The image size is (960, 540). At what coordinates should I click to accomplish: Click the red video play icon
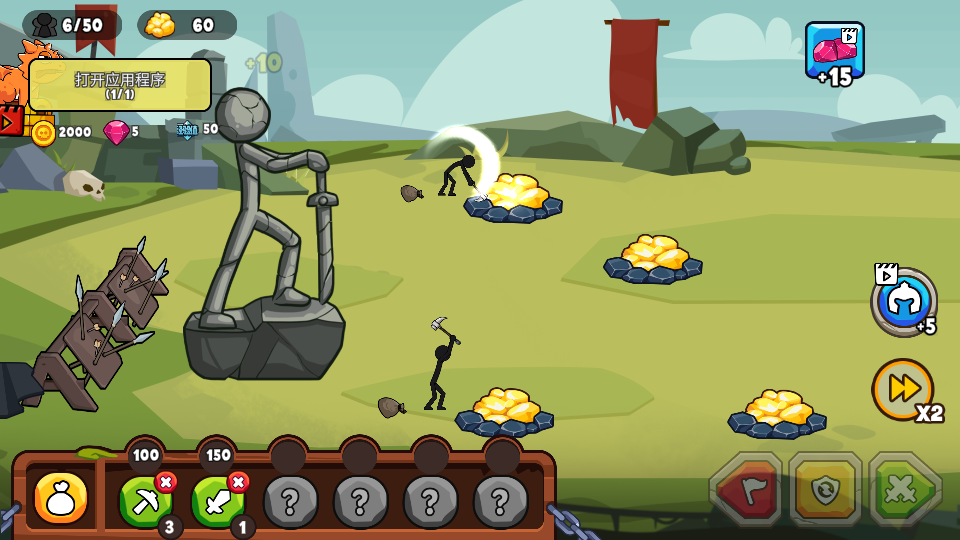click(x=10, y=121)
